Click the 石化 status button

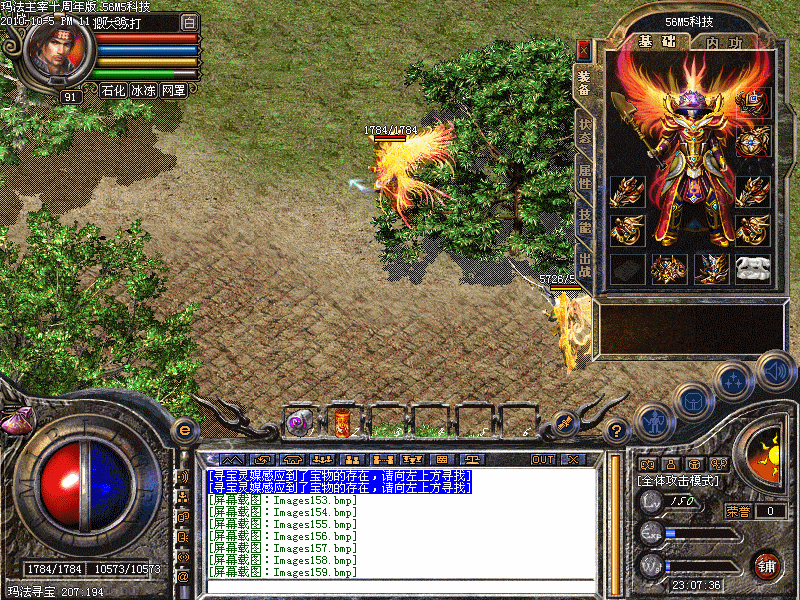[113, 90]
